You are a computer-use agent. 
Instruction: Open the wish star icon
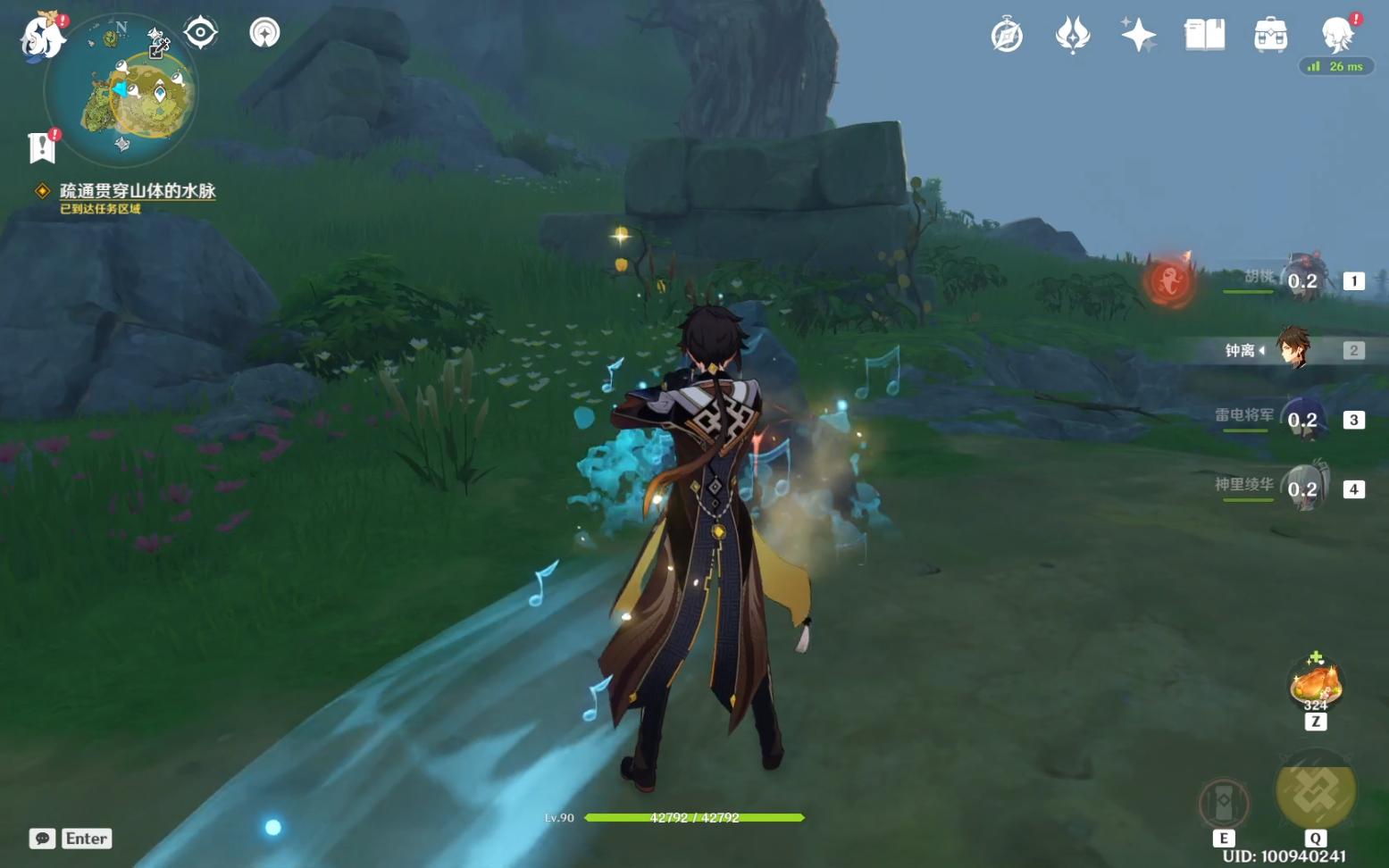click(x=1138, y=36)
